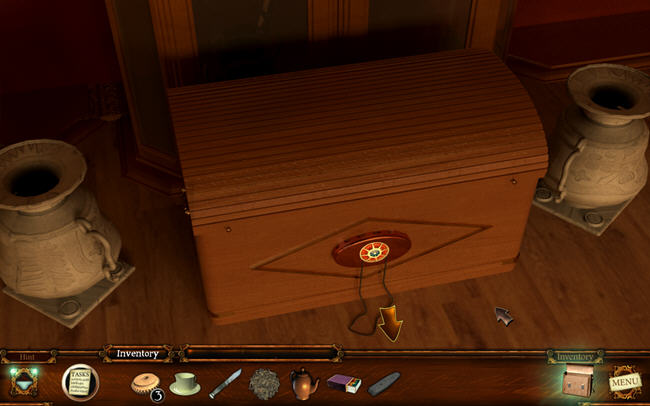
Task: Click the yellow downward back arrow
Action: point(387,323)
